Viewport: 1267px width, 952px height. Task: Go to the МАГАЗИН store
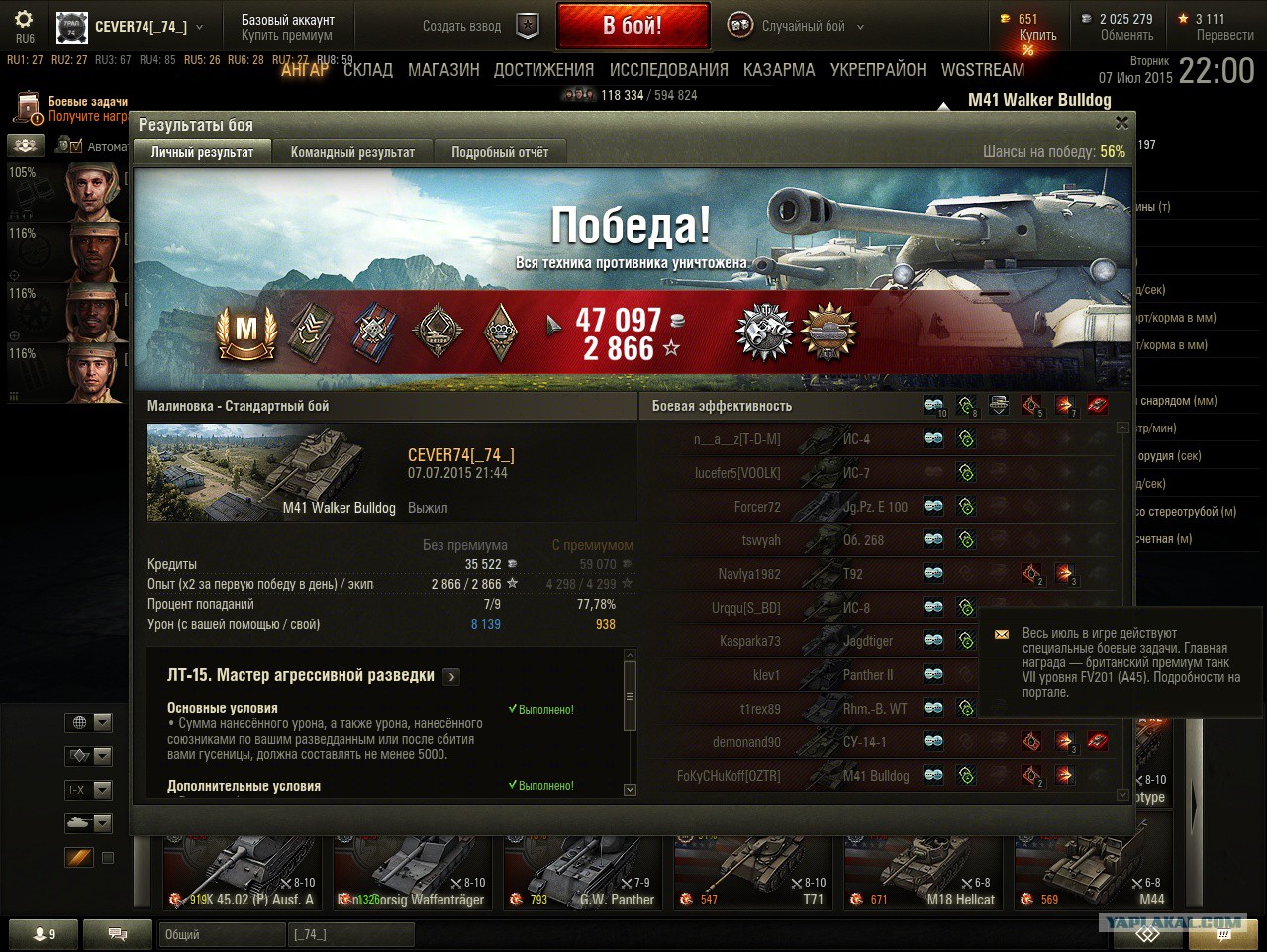coord(443,70)
